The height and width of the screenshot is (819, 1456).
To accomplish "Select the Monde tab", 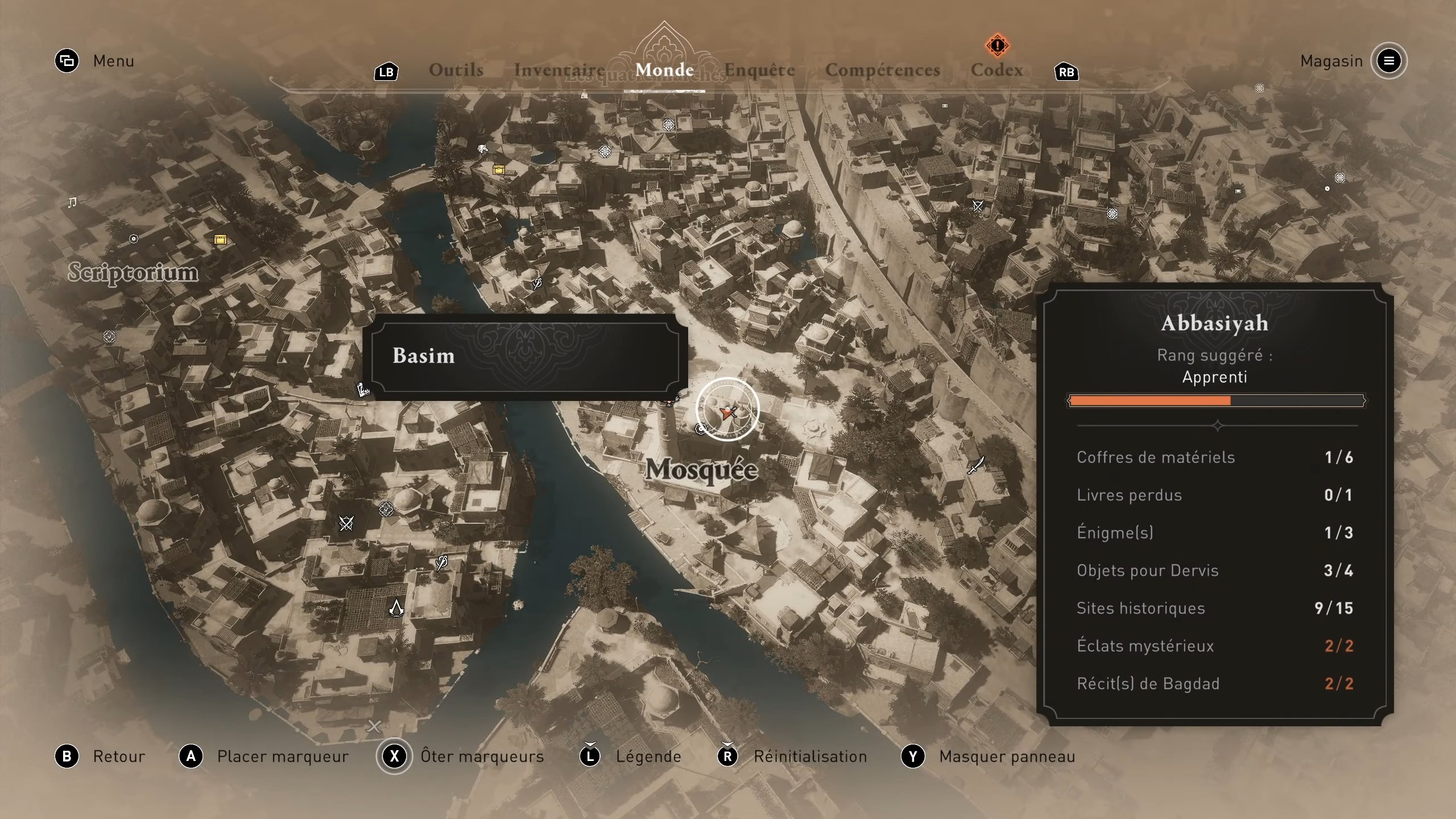I will click(x=664, y=70).
